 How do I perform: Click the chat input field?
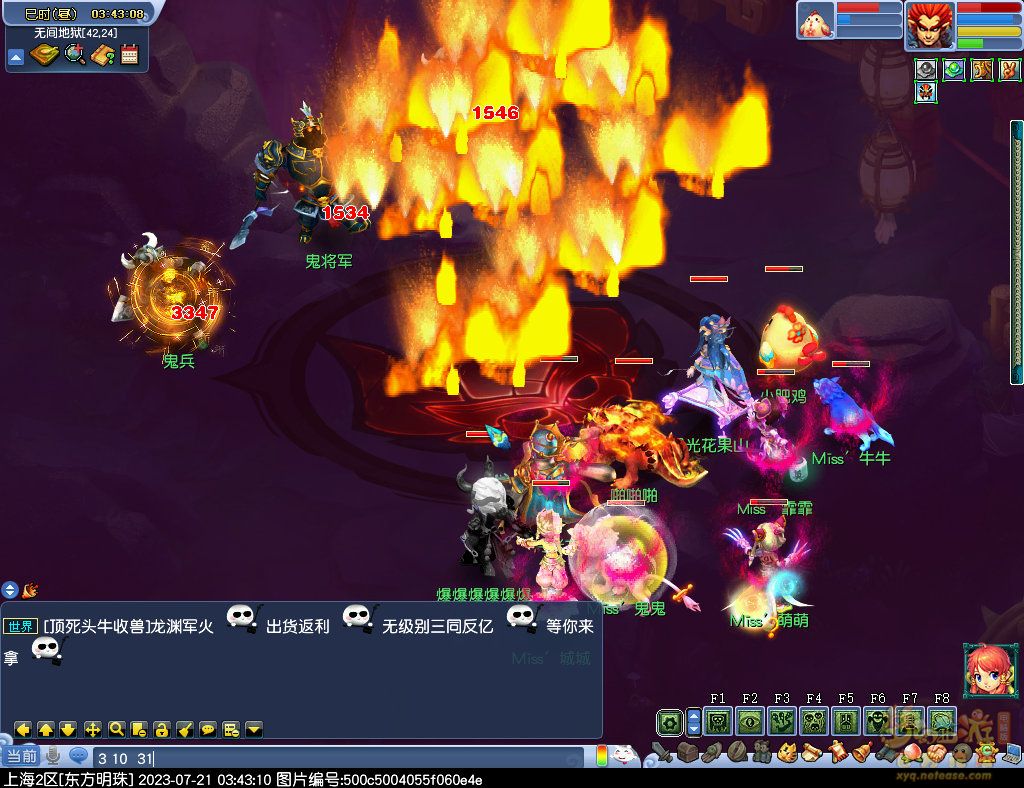coord(340,758)
